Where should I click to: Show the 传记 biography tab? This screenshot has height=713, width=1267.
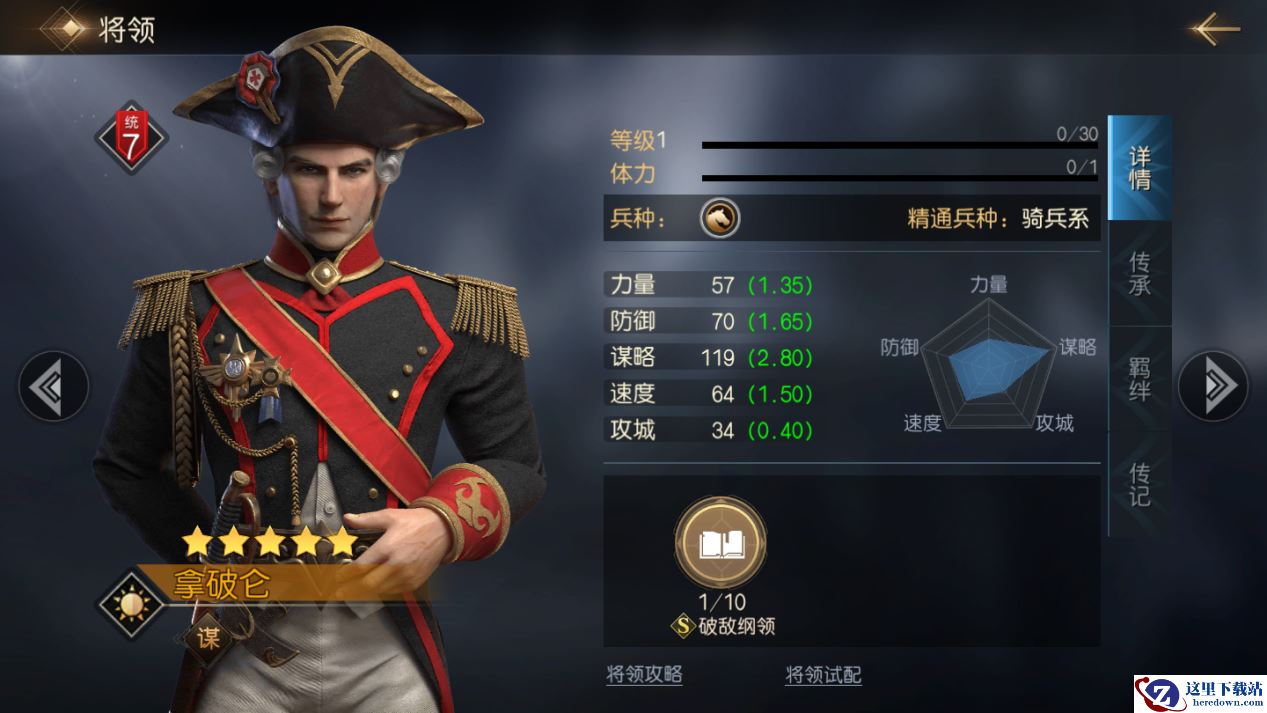tap(1139, 483)
